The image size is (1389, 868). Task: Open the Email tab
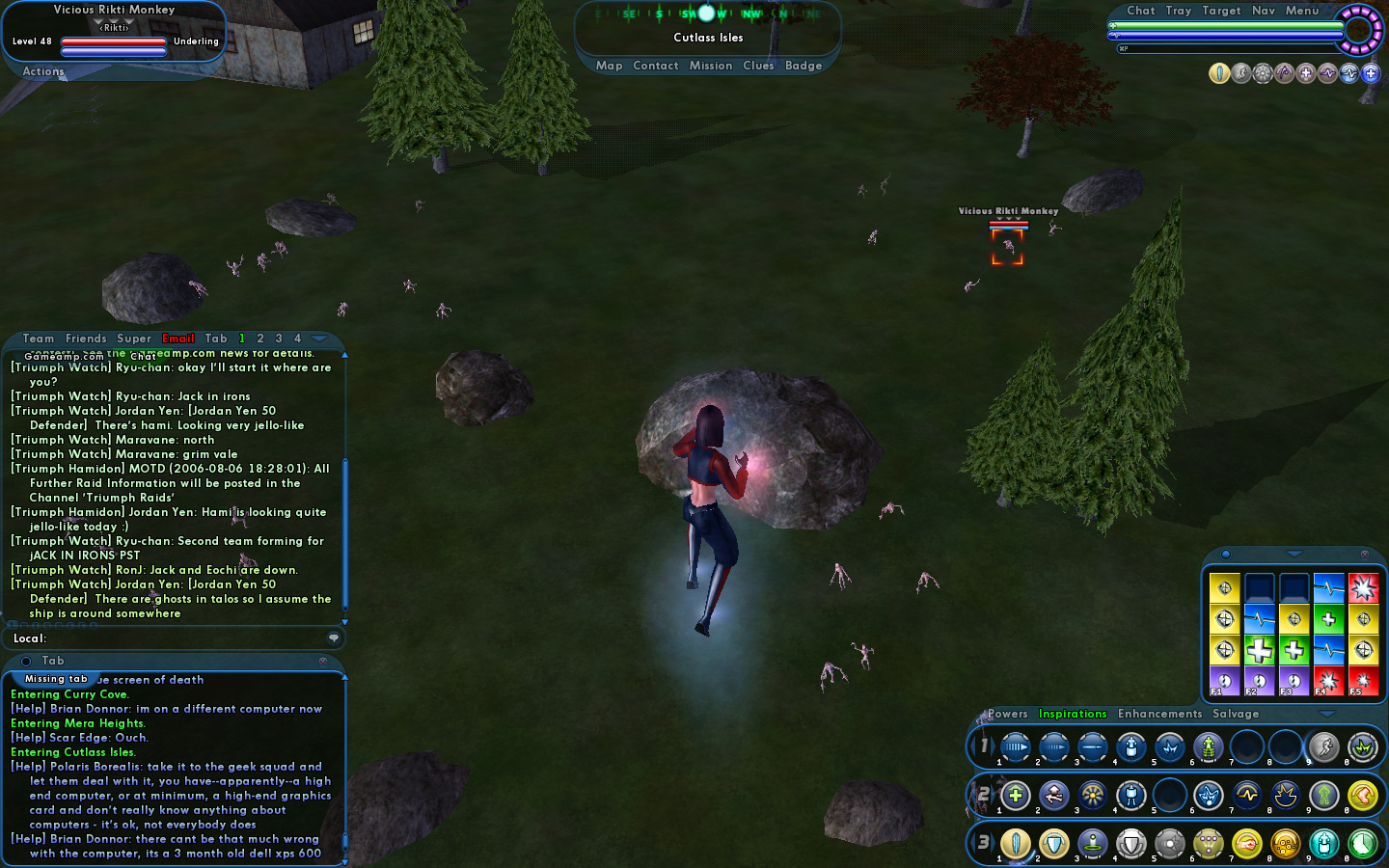pyautogui.click(x=178, y=339)
